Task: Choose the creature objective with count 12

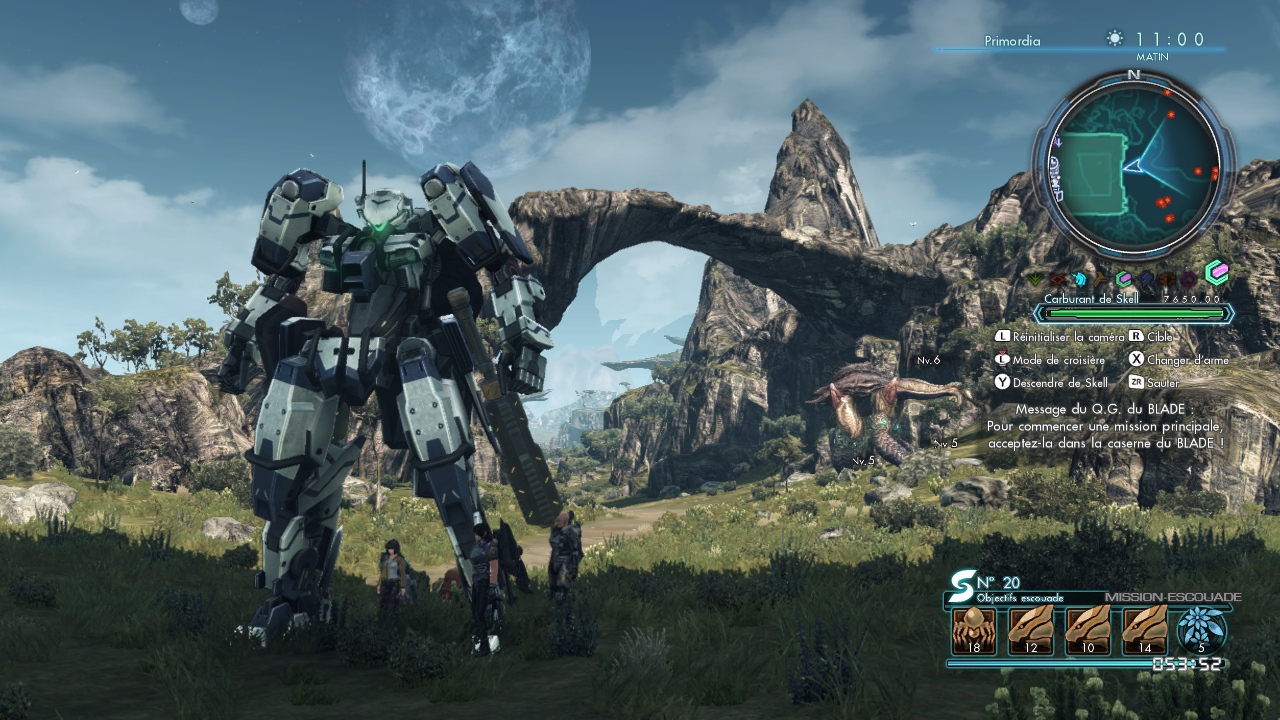Action: [x=1030, y=630]
